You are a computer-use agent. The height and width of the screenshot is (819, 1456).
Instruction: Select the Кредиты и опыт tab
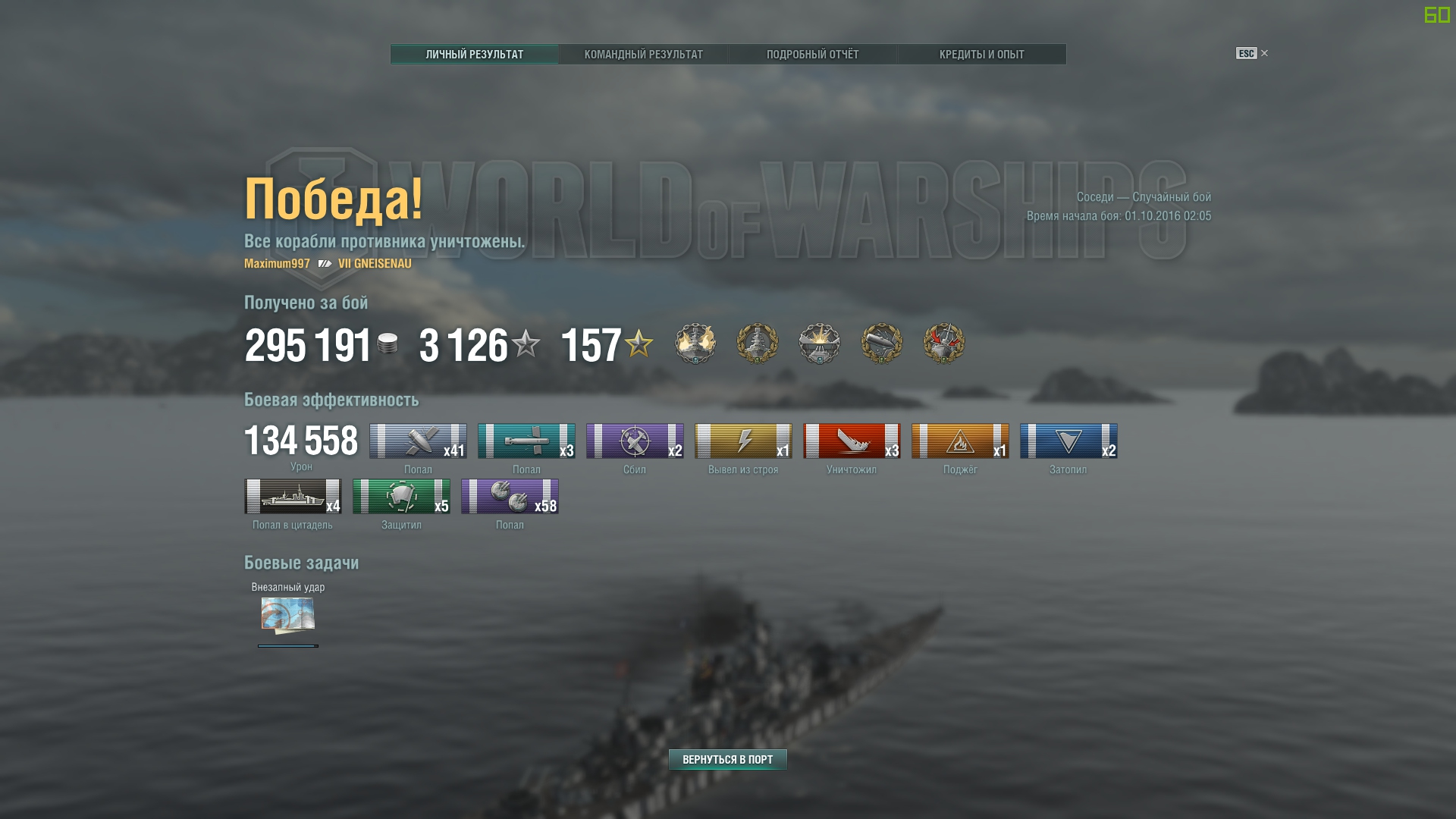coord(981,54)
